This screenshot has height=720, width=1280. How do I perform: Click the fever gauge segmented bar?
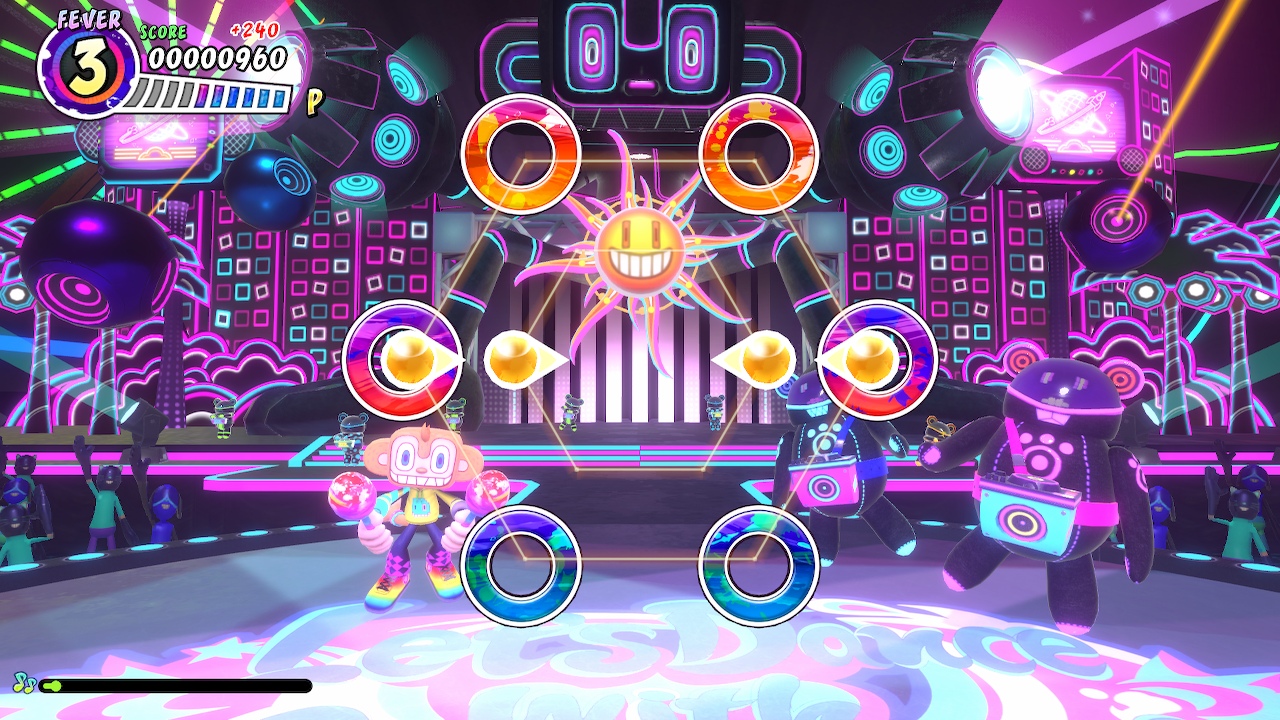point(208,97)
